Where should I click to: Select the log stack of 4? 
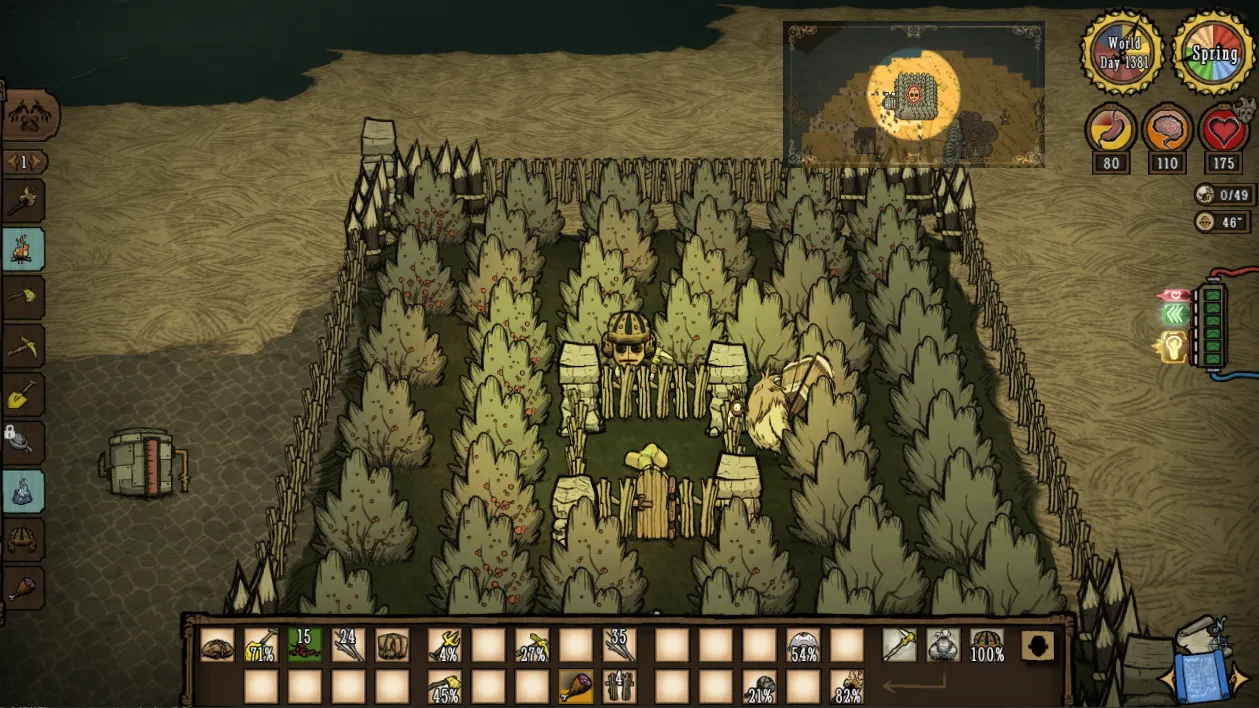tap(619, 687)
